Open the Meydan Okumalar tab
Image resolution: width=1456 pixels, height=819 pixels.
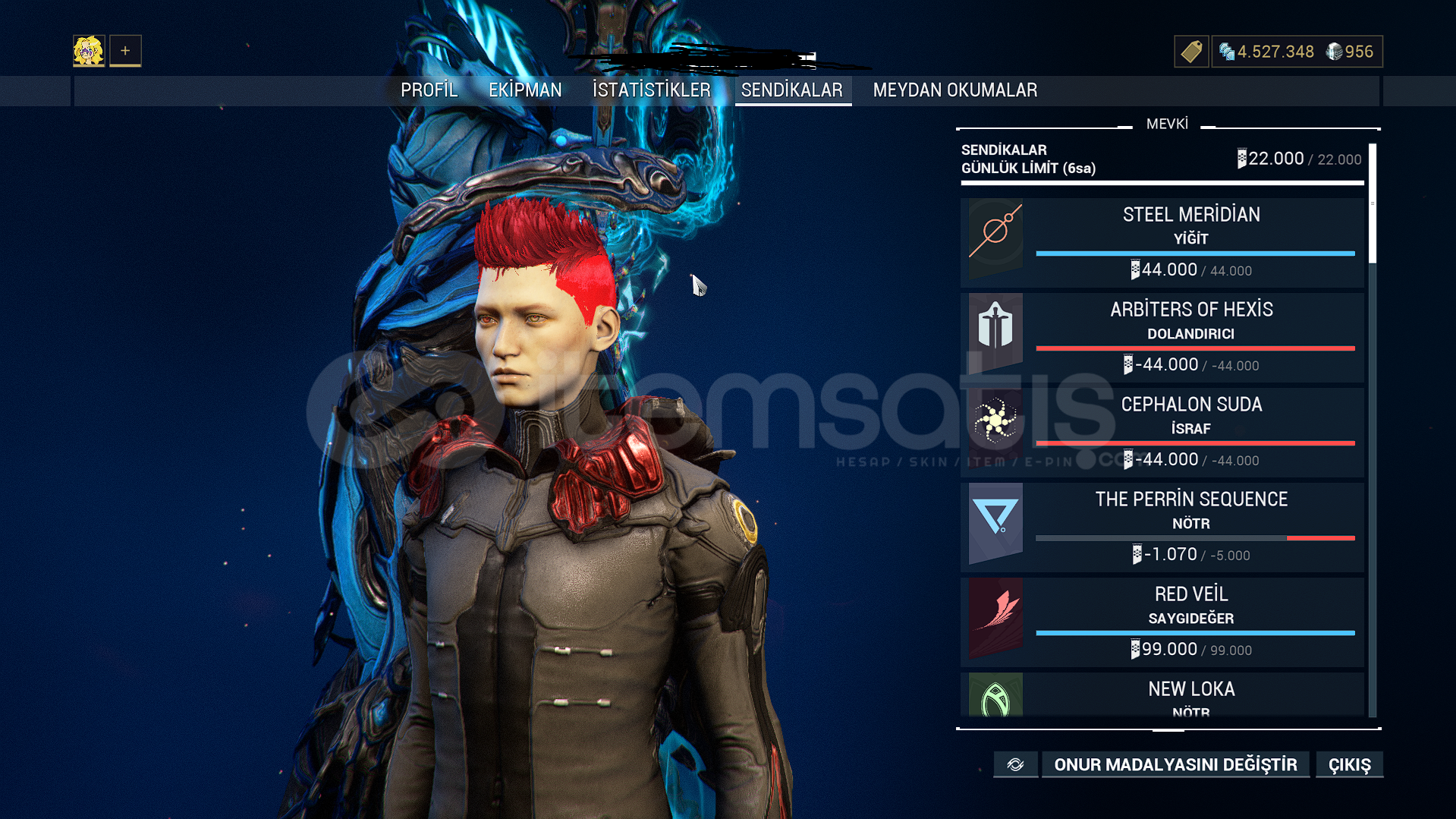click(x=954, y=90)
